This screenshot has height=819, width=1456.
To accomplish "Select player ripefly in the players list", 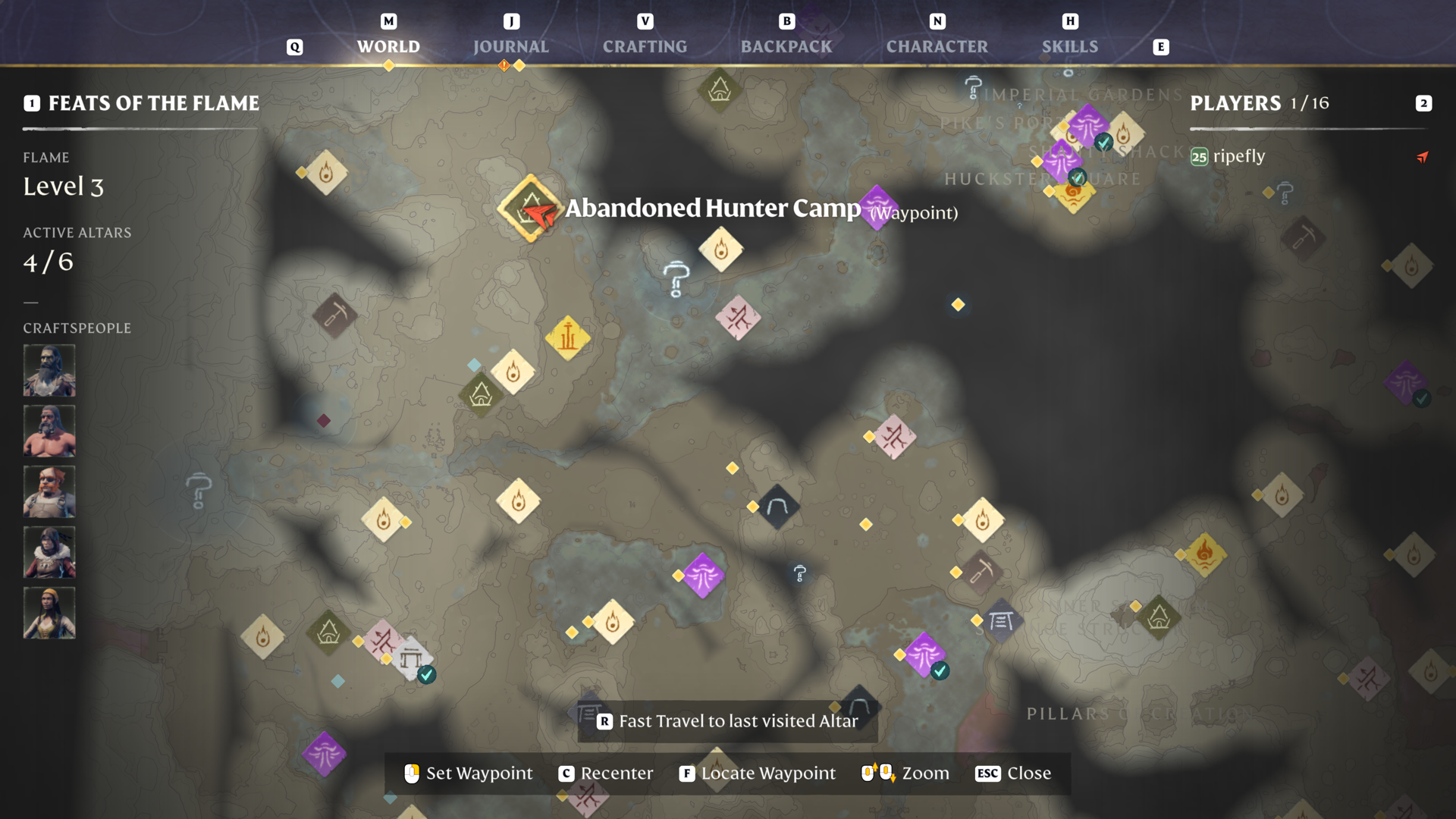I will point(1238,156).
